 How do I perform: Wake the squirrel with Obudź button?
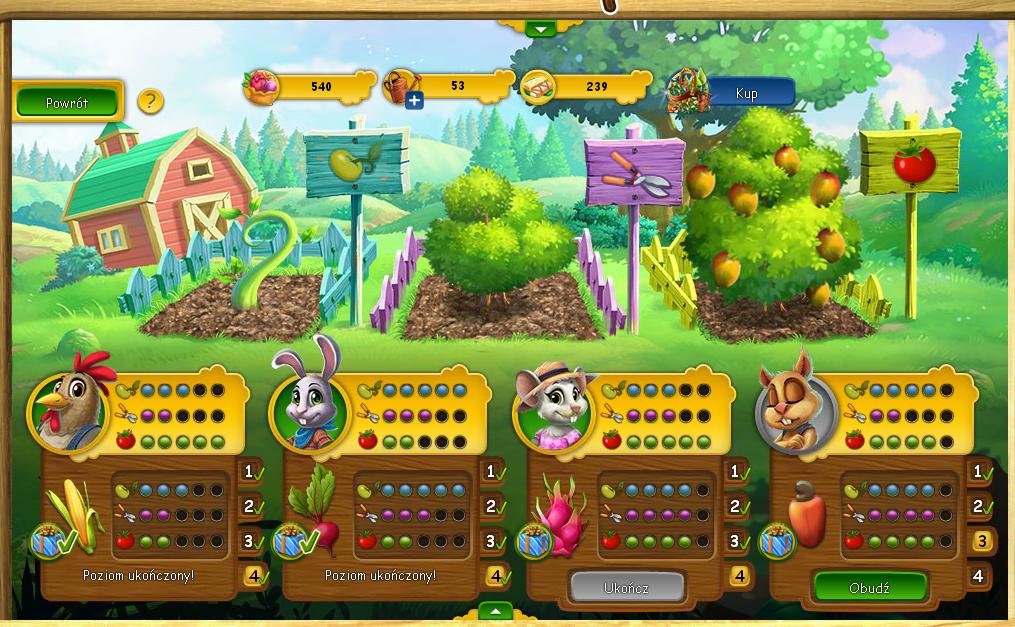tap(870, 587)
